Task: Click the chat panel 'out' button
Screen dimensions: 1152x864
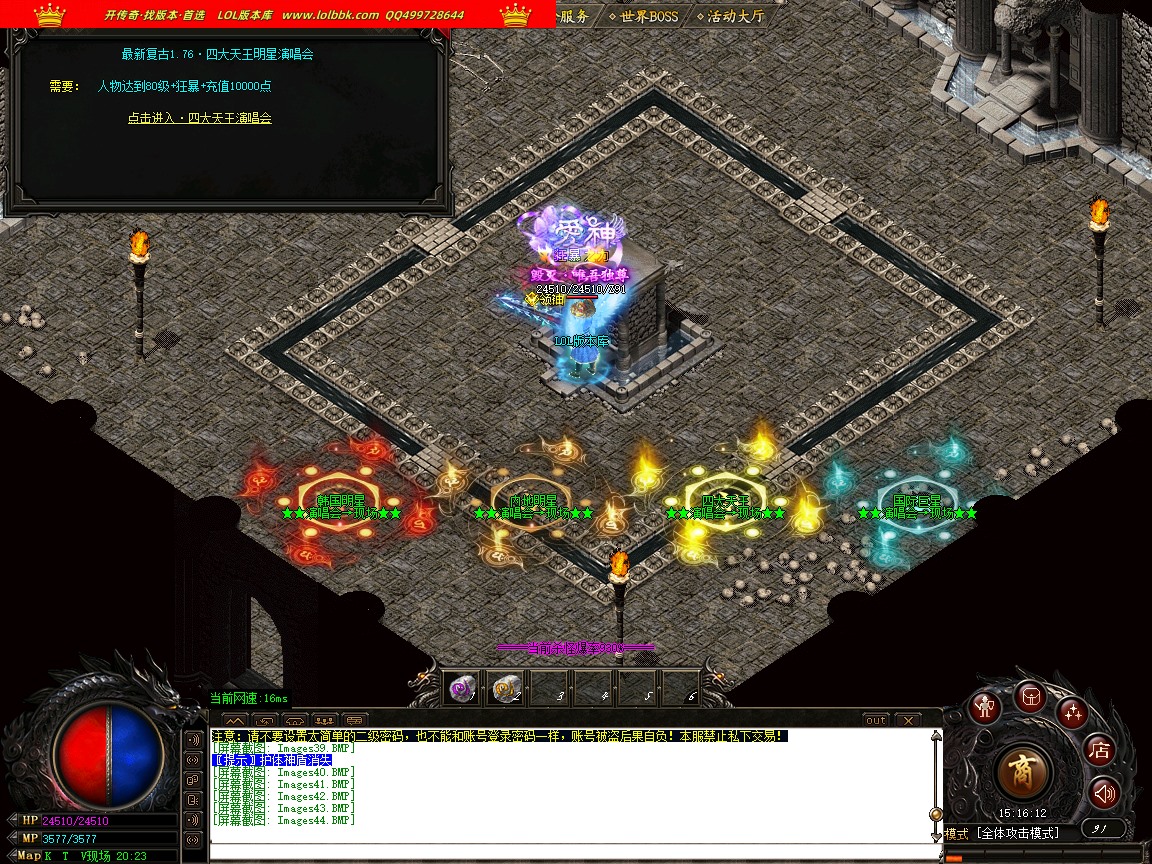Action: (875, 720)
